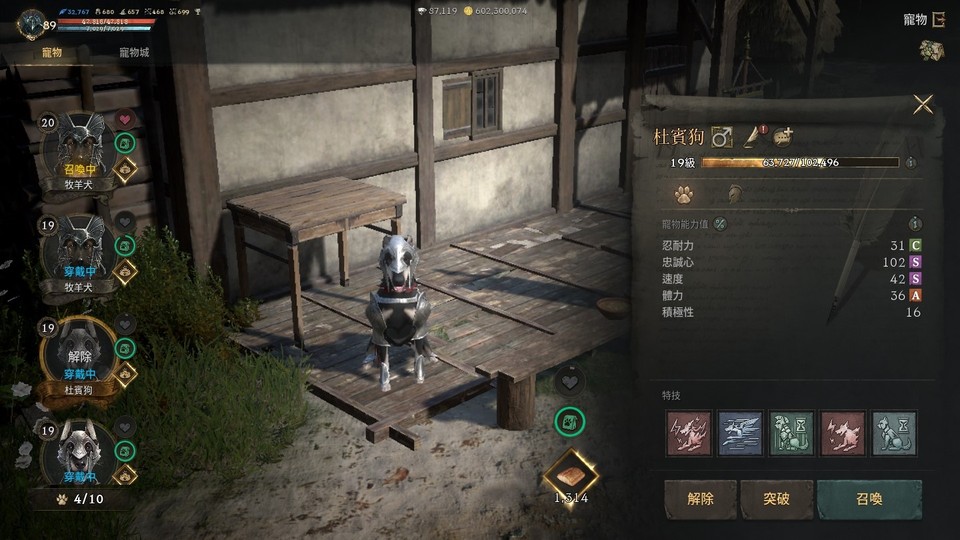The height and width of the screenshot is (540, 960).
Task: Feed the pet using the 1,514 food icon
Action: (571, 473)
